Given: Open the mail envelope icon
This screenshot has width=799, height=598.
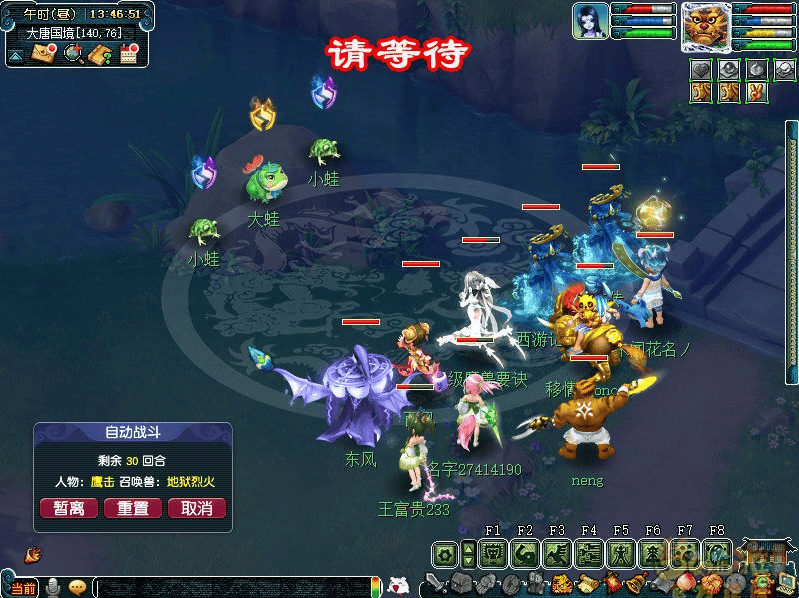Looking at the screenshot, I should point(44,54).
